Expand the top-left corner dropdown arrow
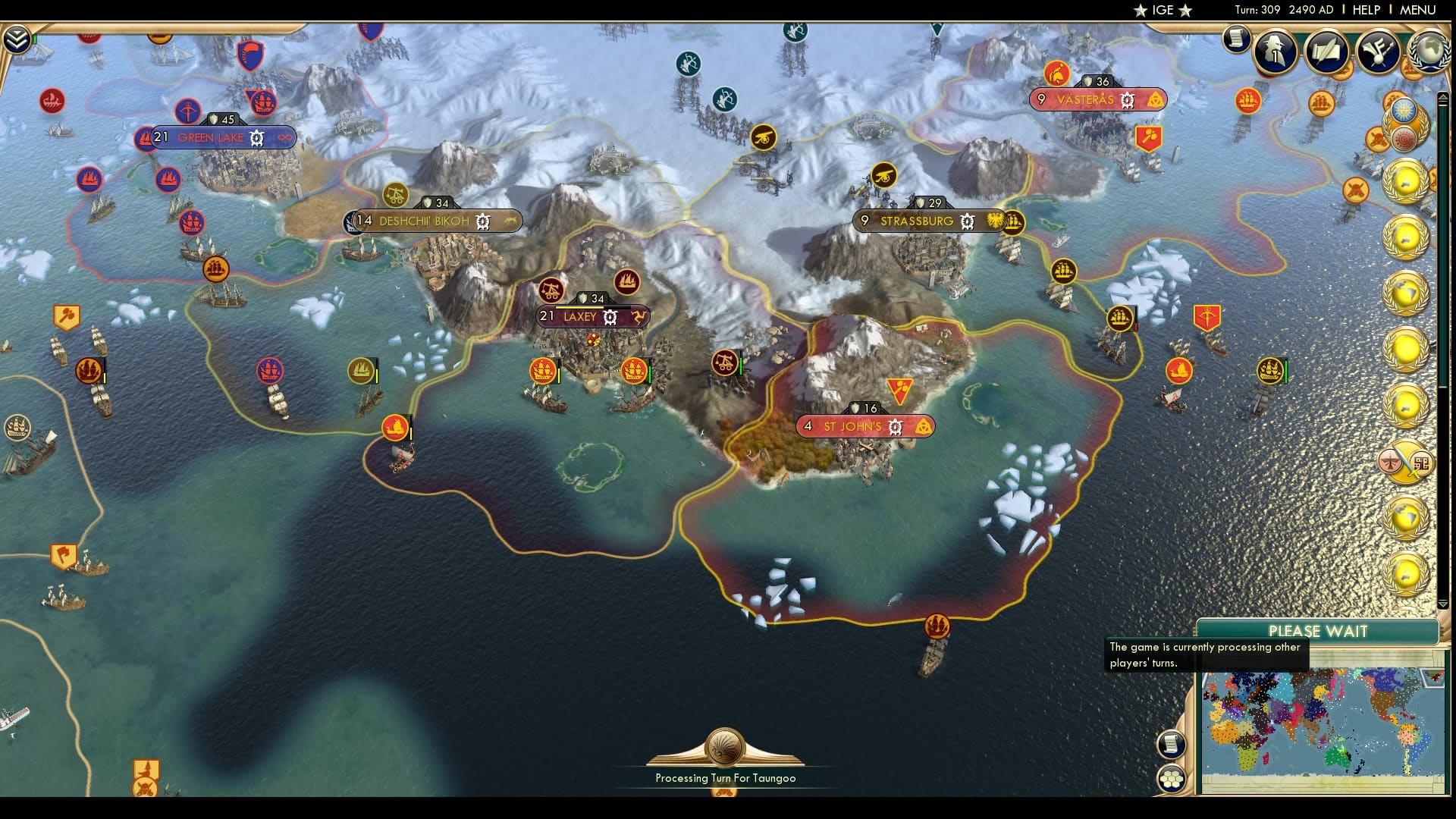Image resolution: width=1456 pixels, height=819 pixels. tap(17, 39)
